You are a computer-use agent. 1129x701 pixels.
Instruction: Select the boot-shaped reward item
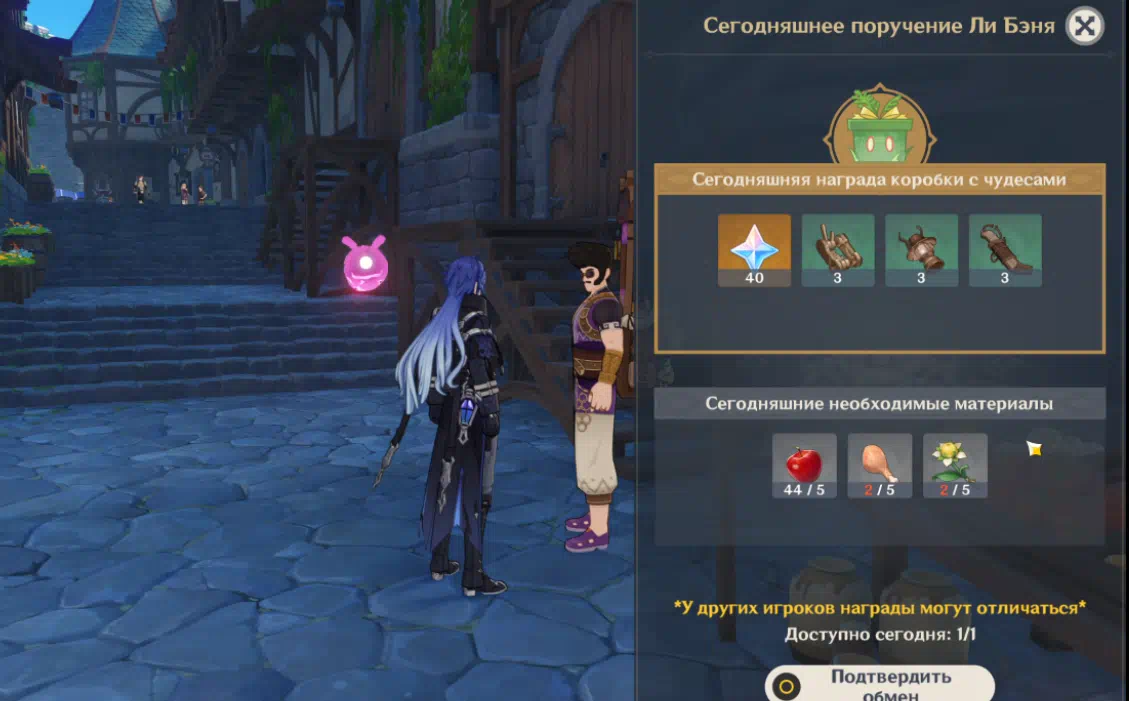(1005, 250)
